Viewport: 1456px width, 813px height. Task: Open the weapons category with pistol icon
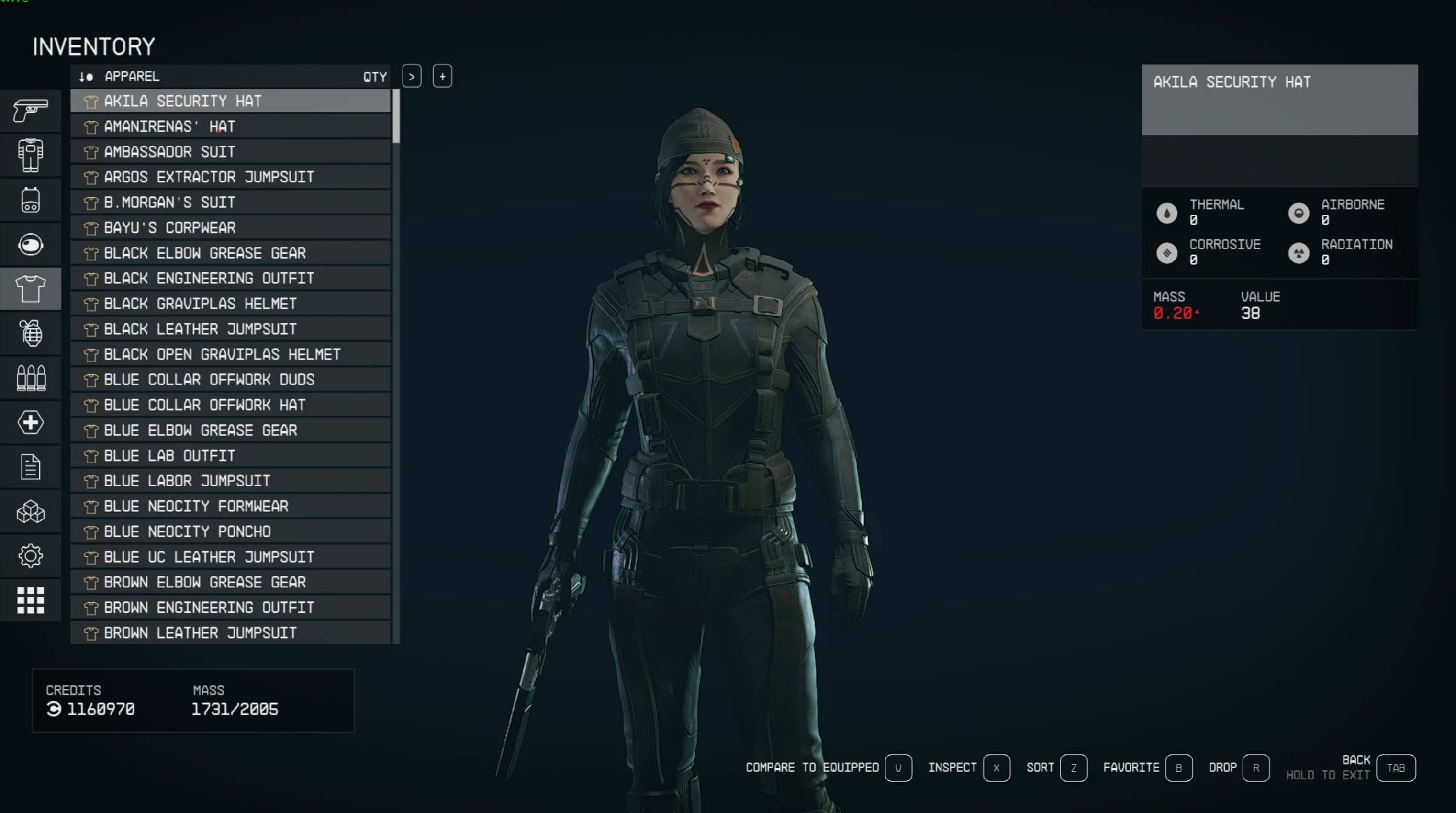pyautogui.click(x=31, y=110)
